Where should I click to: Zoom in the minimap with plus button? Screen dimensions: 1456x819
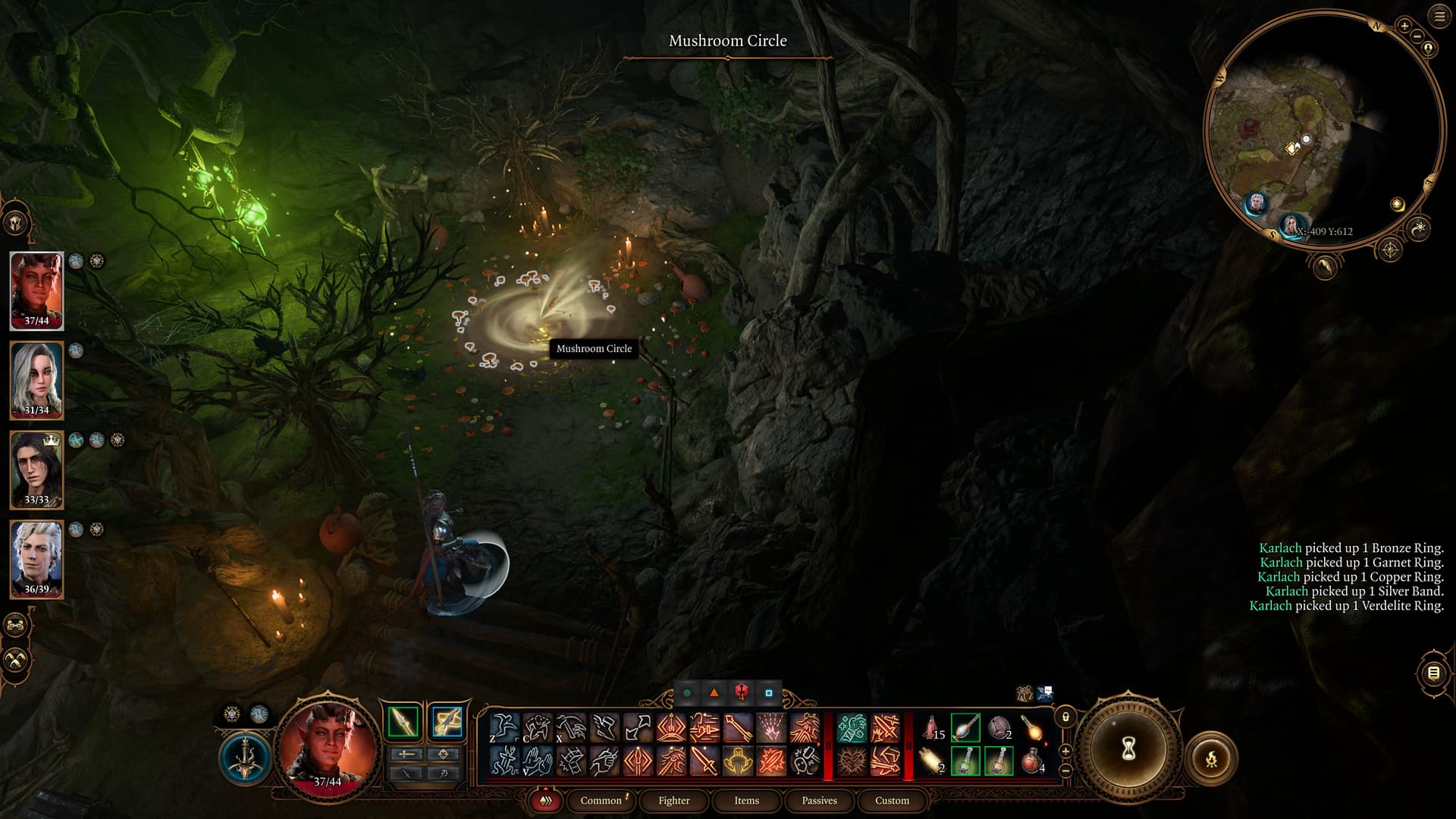(x=1404, y=27)
